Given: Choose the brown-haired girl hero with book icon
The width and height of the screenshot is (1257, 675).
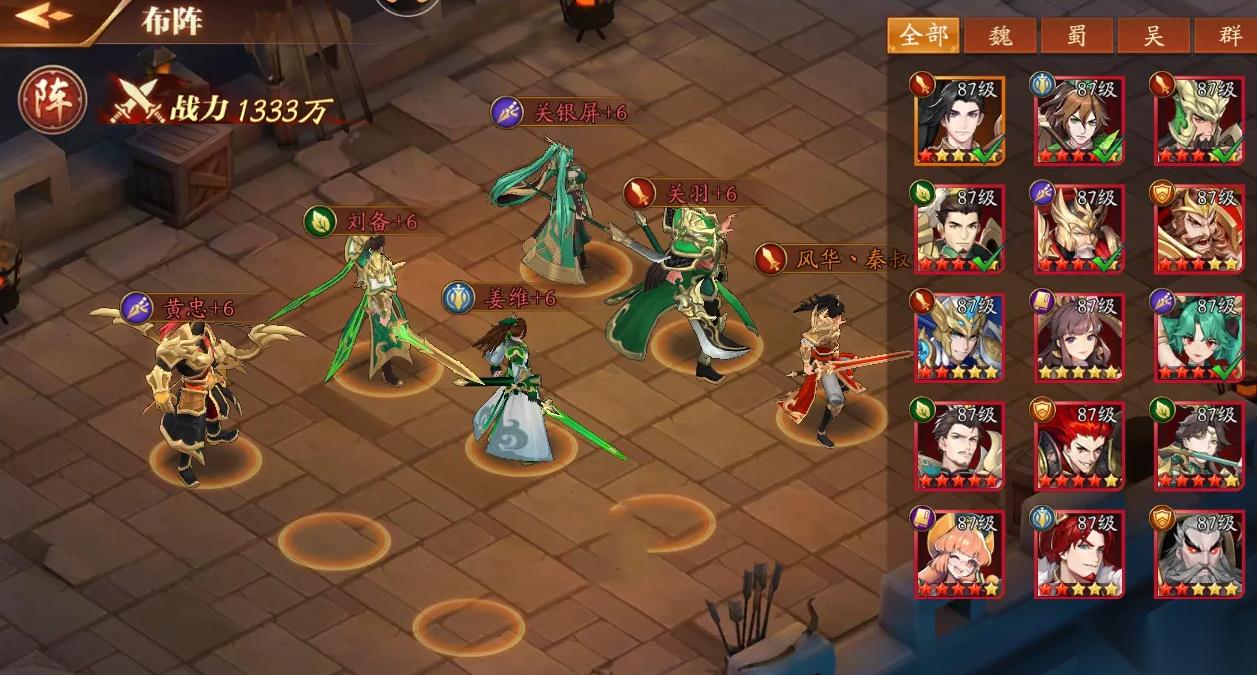Looking at the screenshot, I should pos(1079,336).
